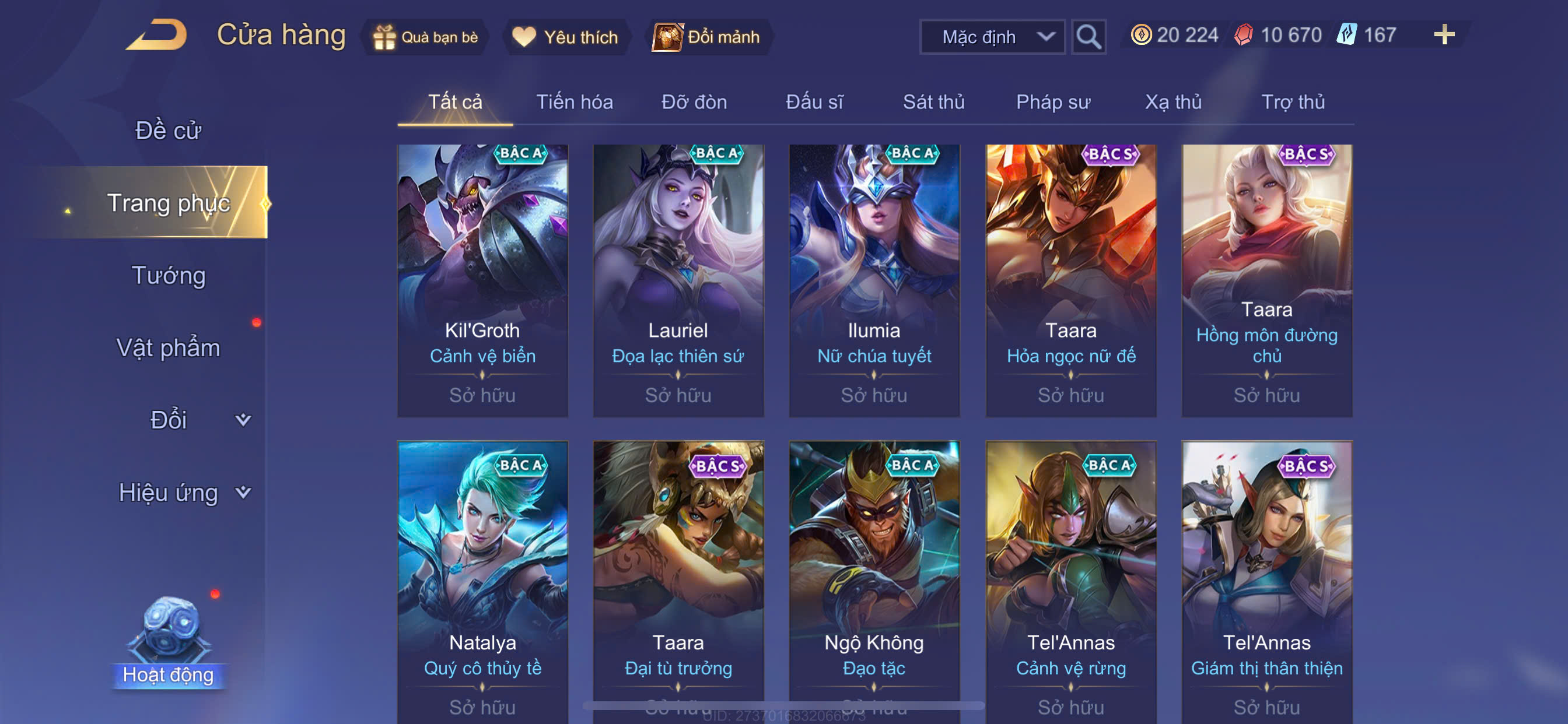Open the Đề cử shop section
The height and width of the screenshot is (724, 1568).
tap(168, 131)
